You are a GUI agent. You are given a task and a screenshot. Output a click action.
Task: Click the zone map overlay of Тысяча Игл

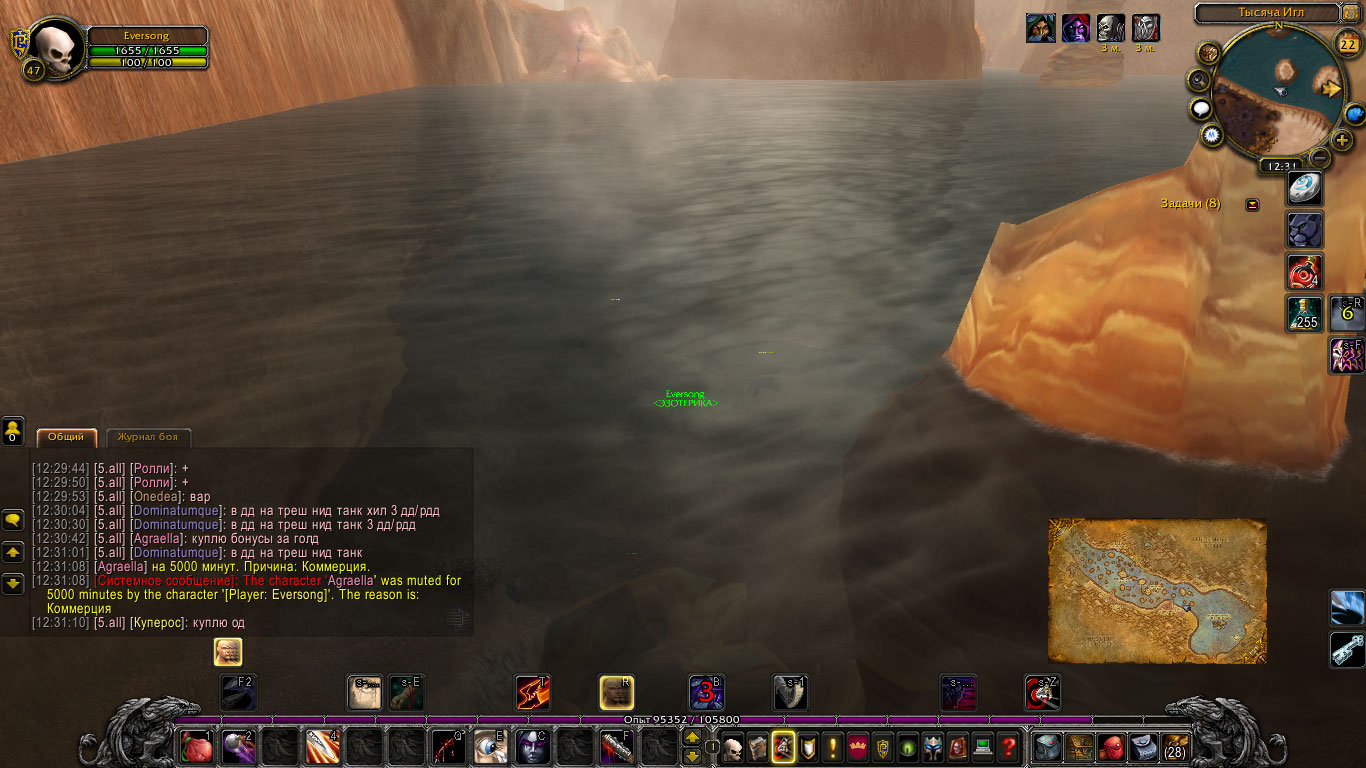pyautogui.click(x=1157, y=590)
